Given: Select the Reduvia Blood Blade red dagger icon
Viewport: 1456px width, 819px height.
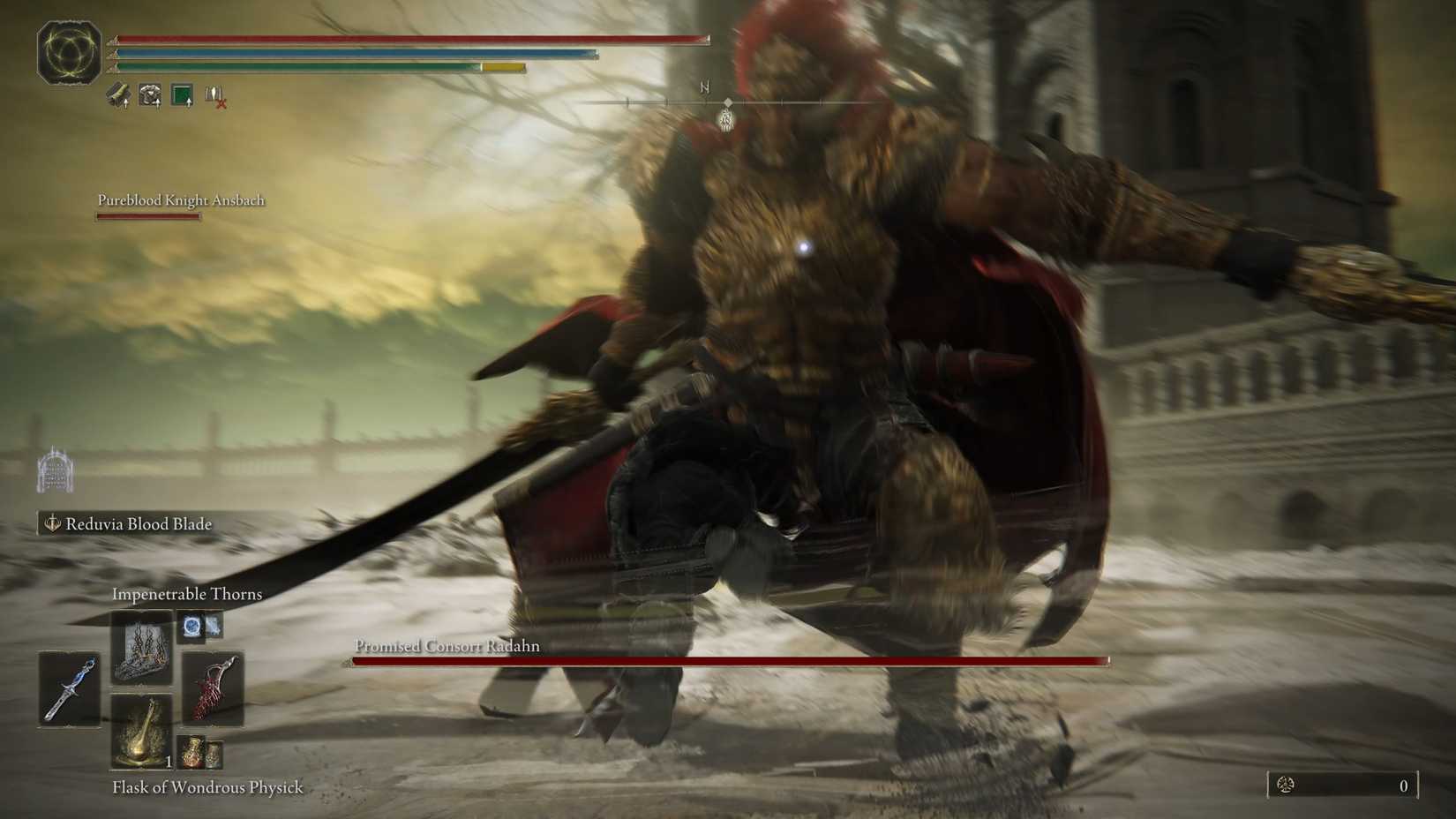Looking at the screenshot, I should [x=211, y=688].
